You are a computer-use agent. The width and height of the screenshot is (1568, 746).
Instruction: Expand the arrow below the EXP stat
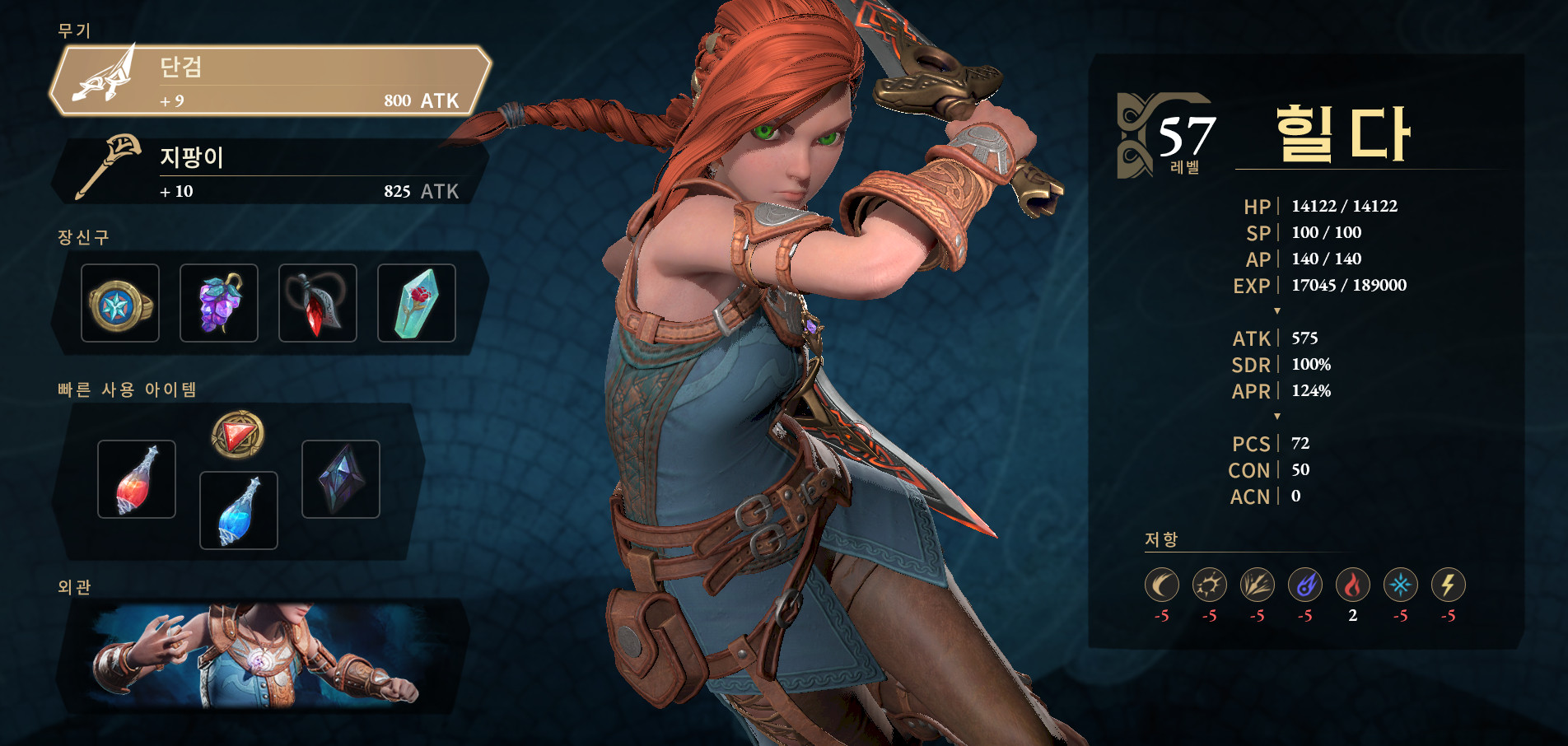[x=1278, y=311]
